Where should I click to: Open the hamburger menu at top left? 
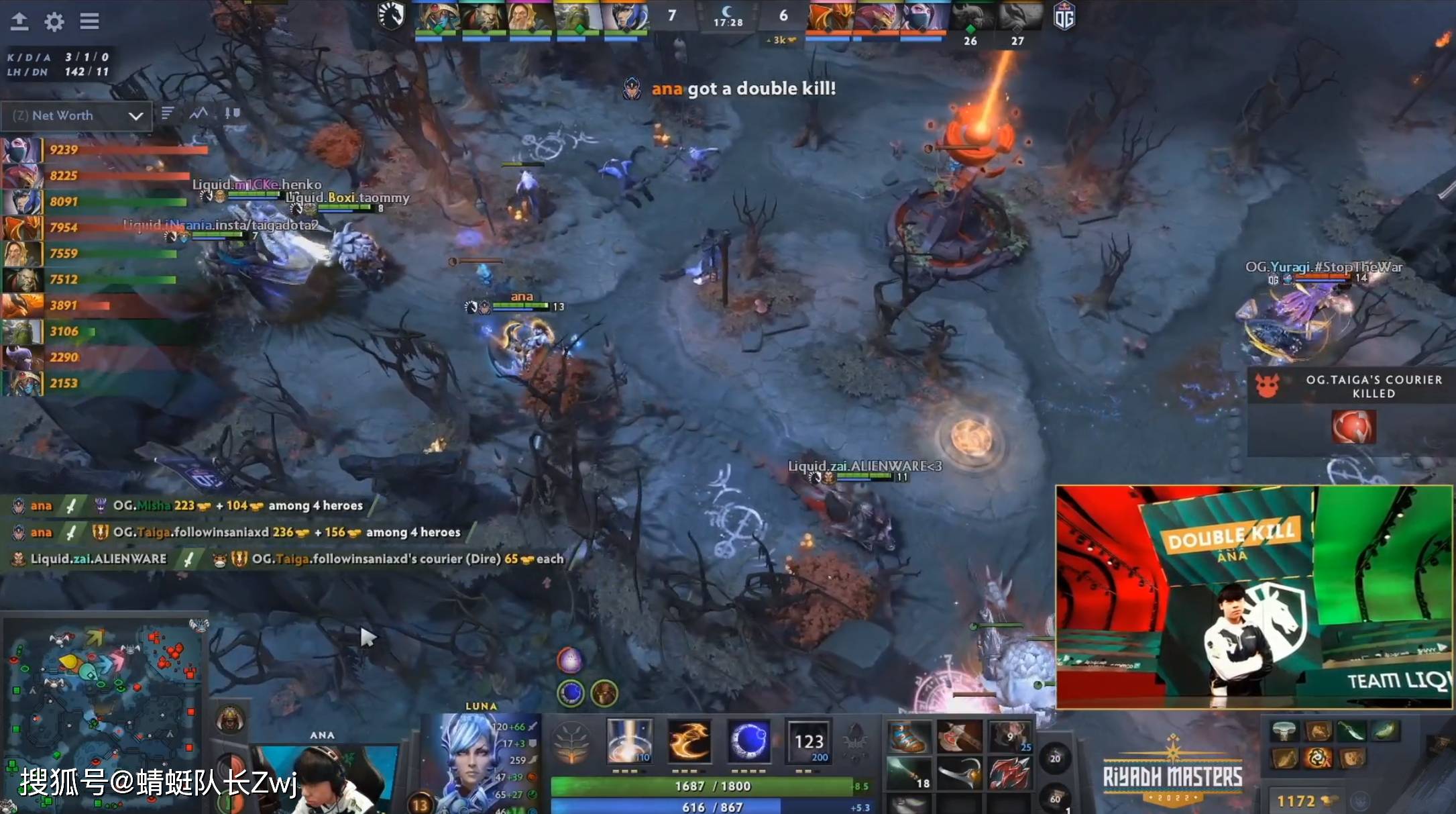[x=89, y=21]
